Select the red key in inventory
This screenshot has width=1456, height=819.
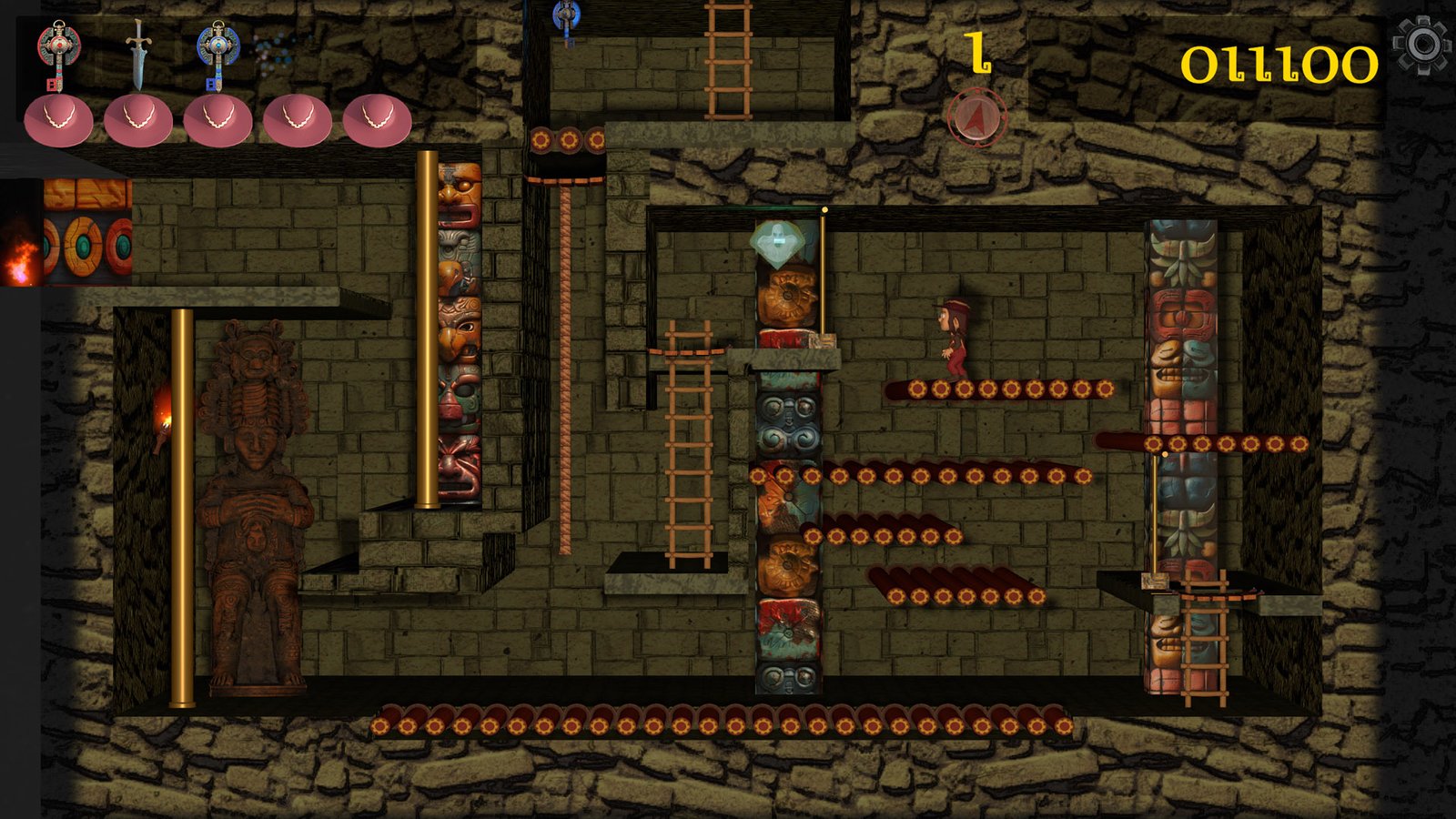click(58, 53)
